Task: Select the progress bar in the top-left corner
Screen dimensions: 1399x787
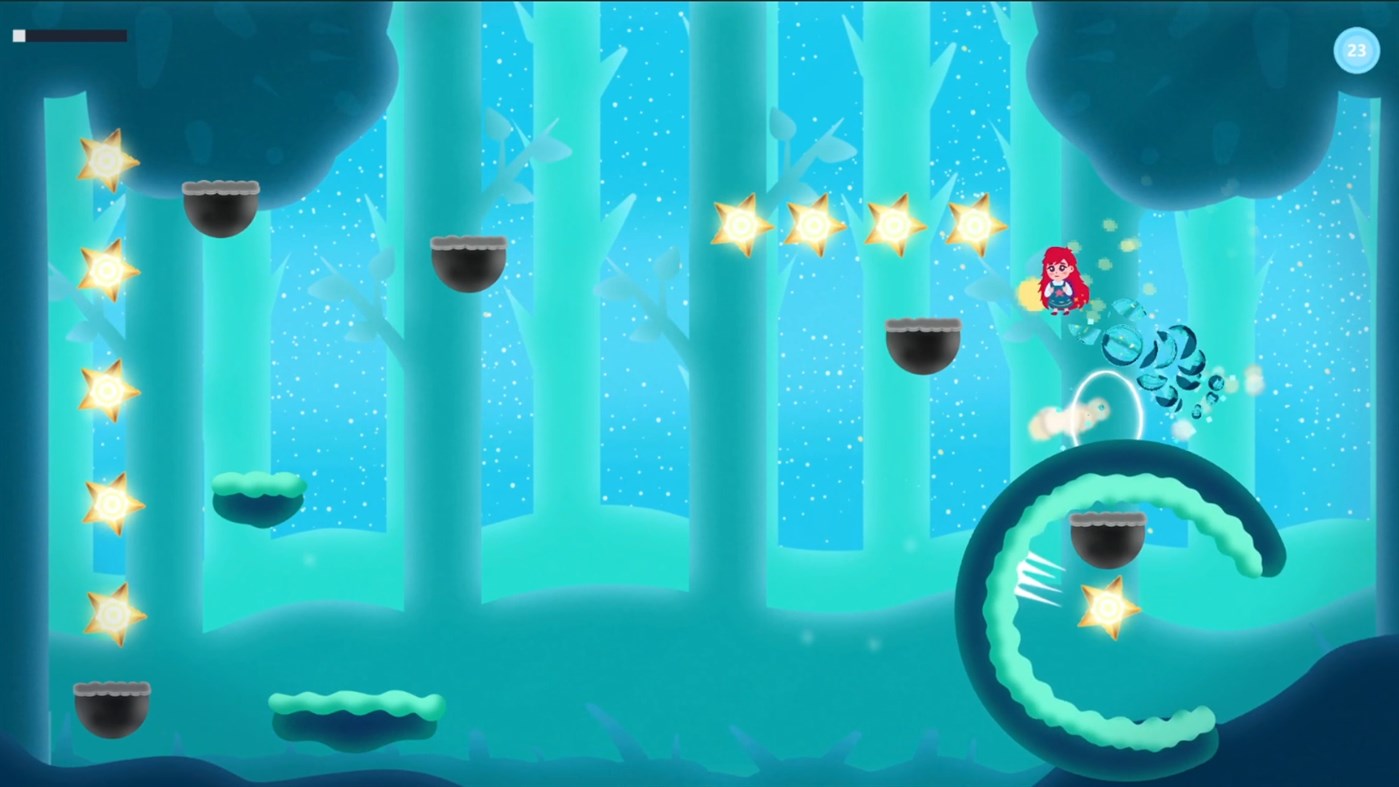Action: click(70, 35)
